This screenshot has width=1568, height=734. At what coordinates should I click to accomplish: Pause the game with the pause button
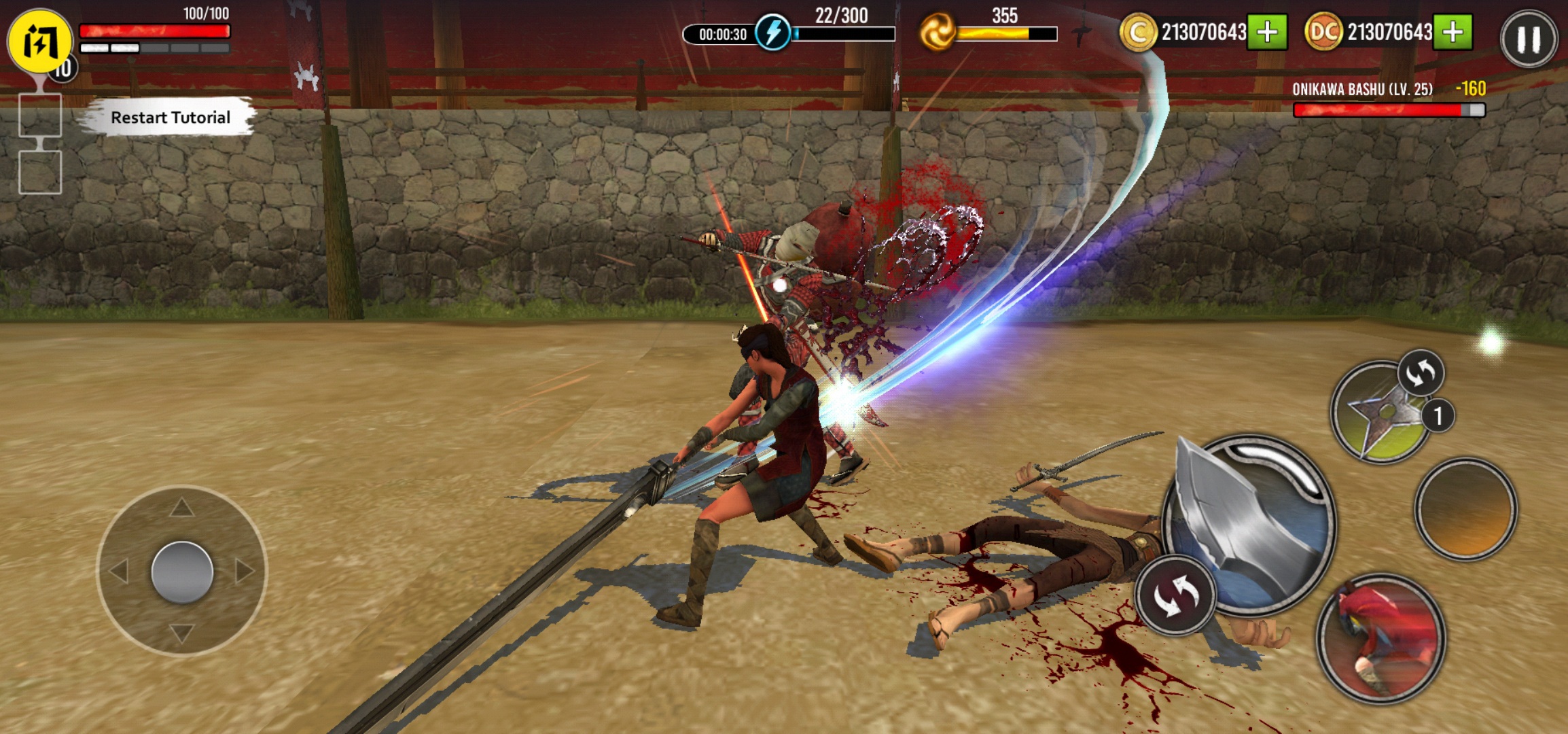[1528, 39]
